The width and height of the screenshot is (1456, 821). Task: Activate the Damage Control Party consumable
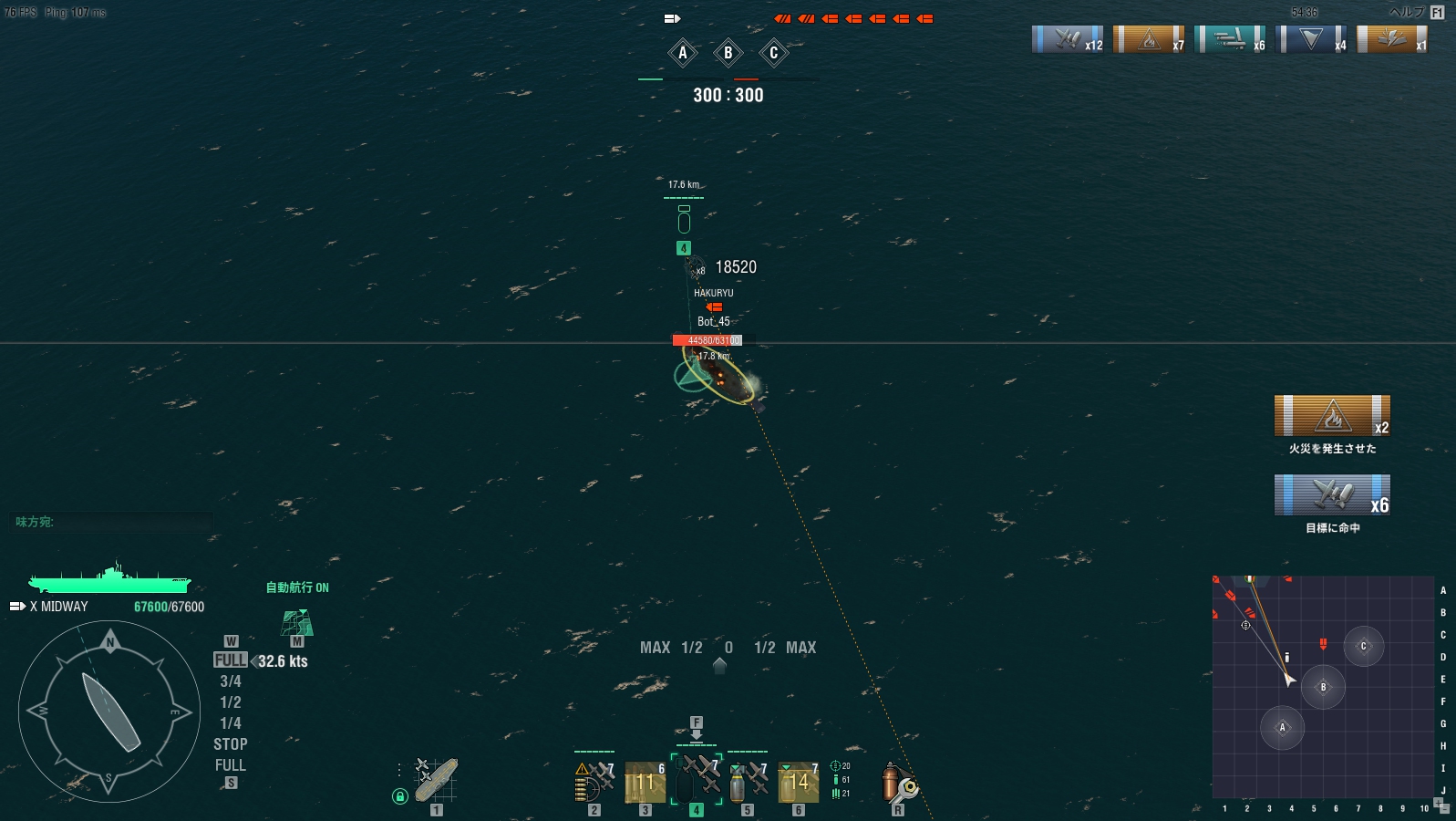[x=898, y=784]
